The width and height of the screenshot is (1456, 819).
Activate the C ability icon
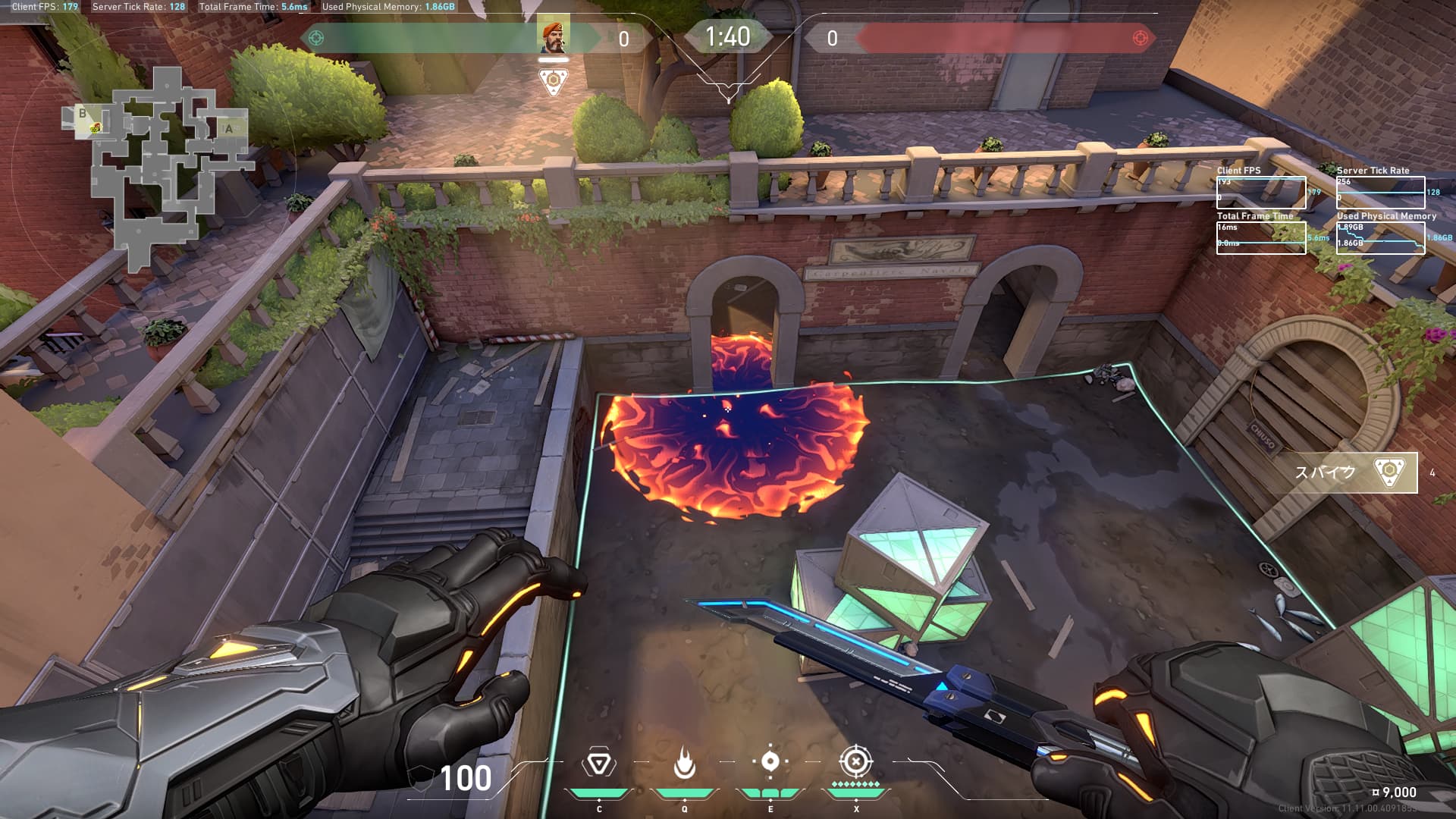pyautogui.click(x=598, y=764)
